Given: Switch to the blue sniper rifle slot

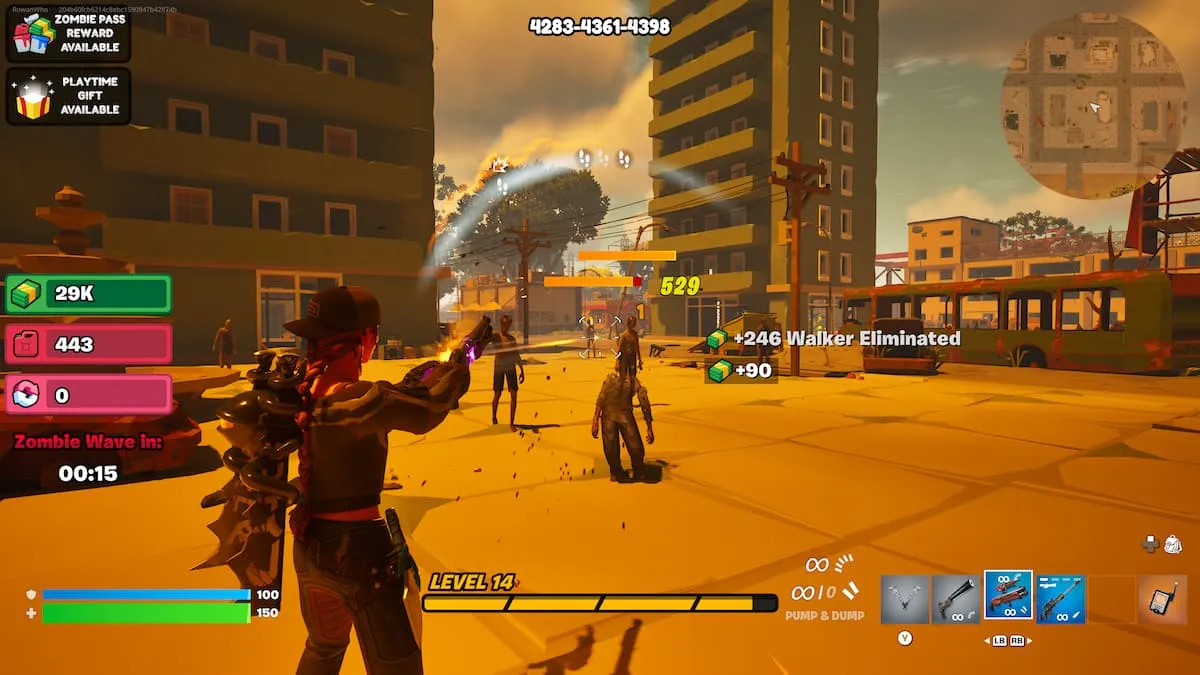Looking at the screenshot, I should (x=1060, y=599).
